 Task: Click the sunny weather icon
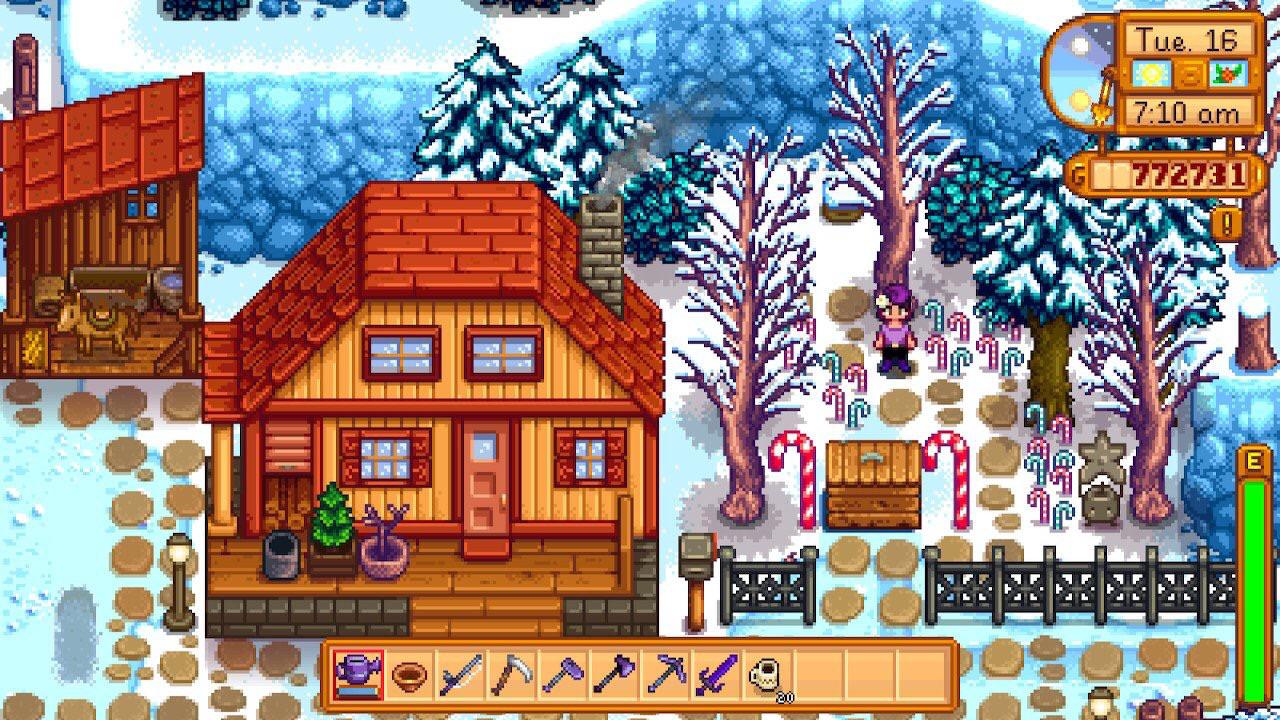(x=1150, y=72)
